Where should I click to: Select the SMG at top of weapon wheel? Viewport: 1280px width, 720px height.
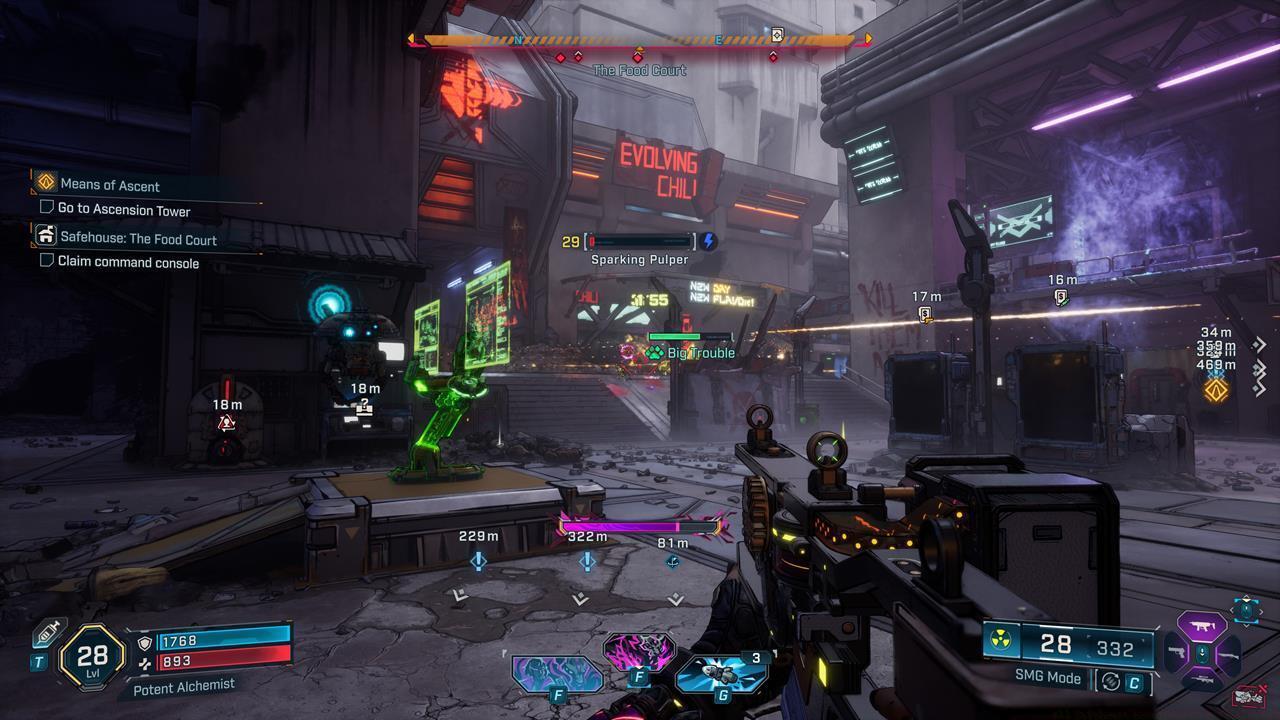(1202, 625)
